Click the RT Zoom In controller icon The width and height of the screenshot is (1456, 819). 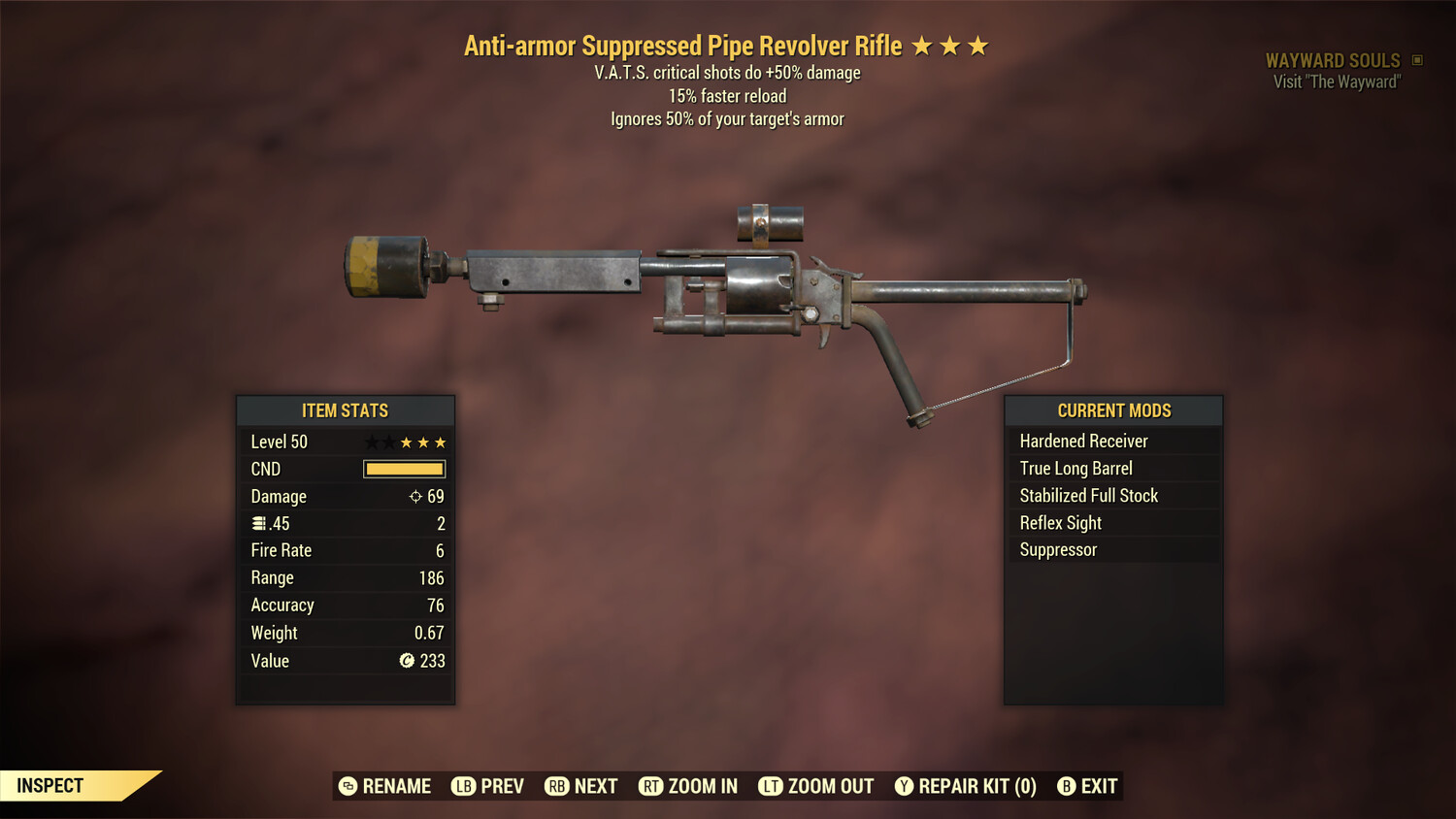652,786
